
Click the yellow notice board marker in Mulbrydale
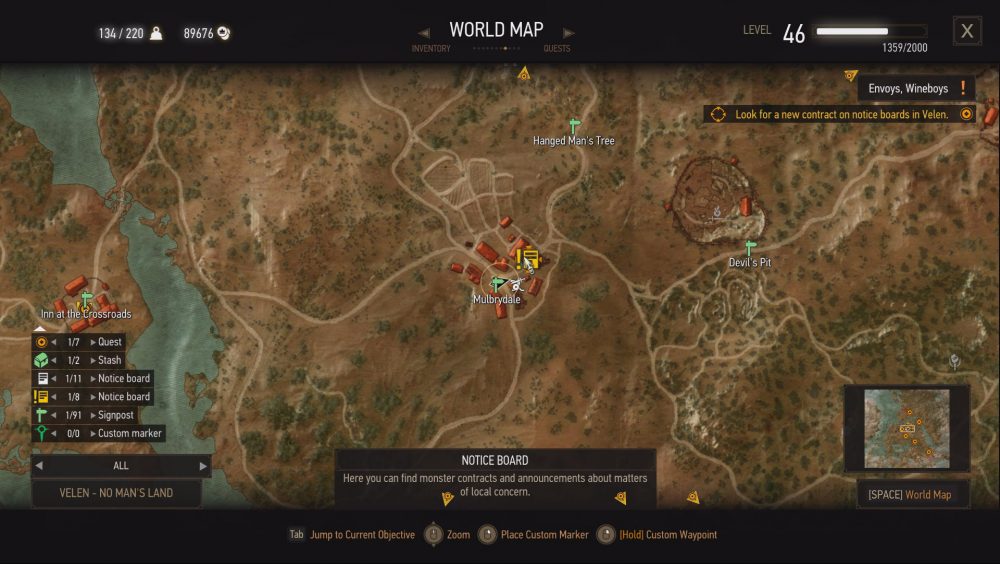point(528,258)
